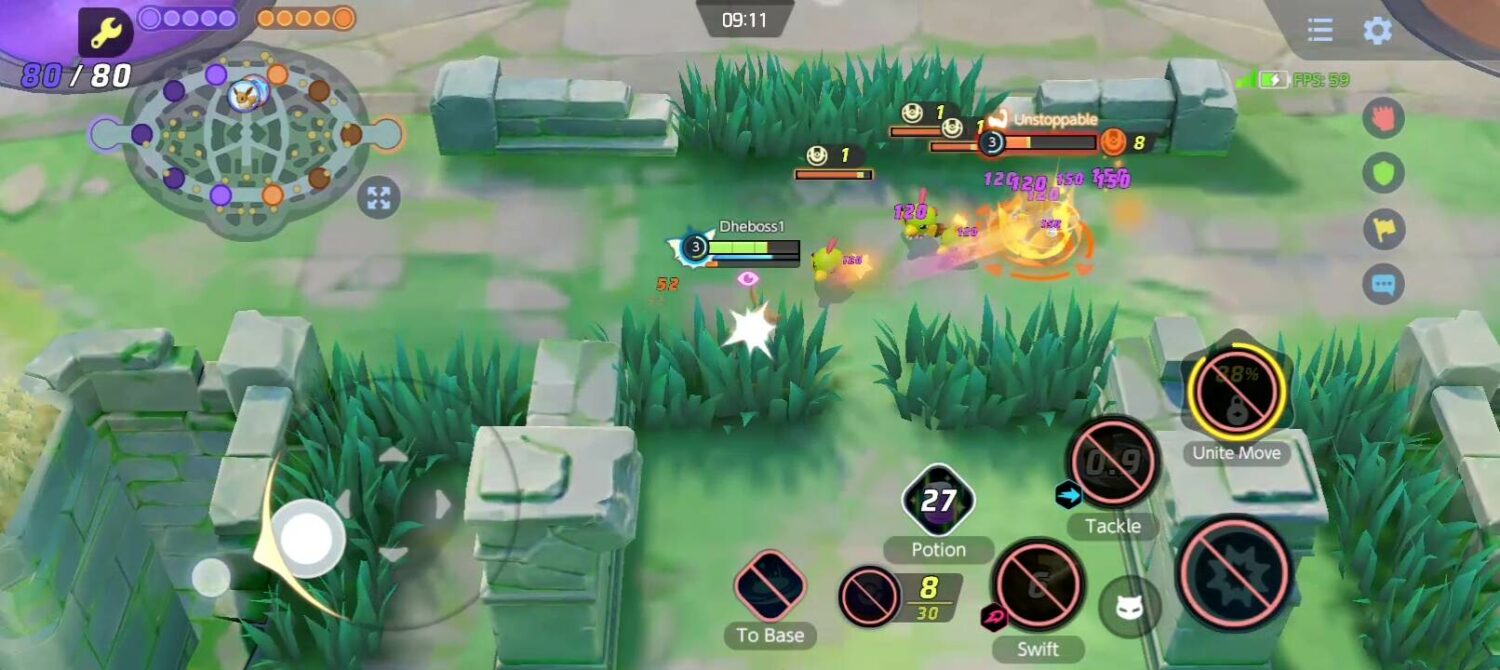Screen dimensions: 1500x670
Task: Send the yellow flag quick-chat signal
Action: (x=1383, y=229)
